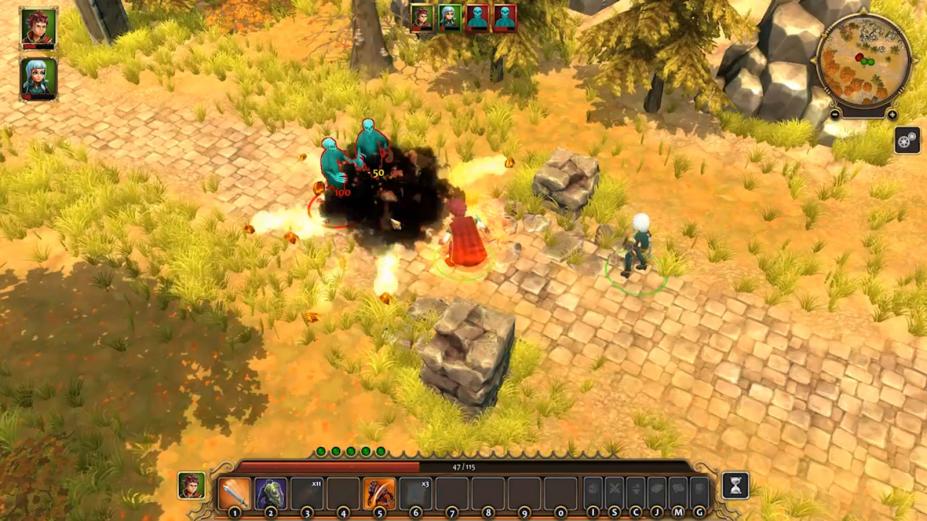Viewport: 927px width, 521px height.
Task: Use the x11 stacked item in slot 3
Action: tap(307, 492)
